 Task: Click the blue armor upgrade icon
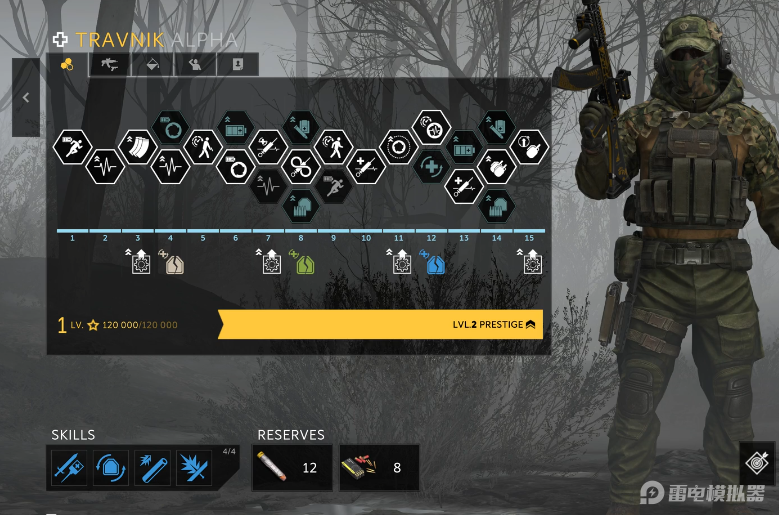(x=435, y=264)
